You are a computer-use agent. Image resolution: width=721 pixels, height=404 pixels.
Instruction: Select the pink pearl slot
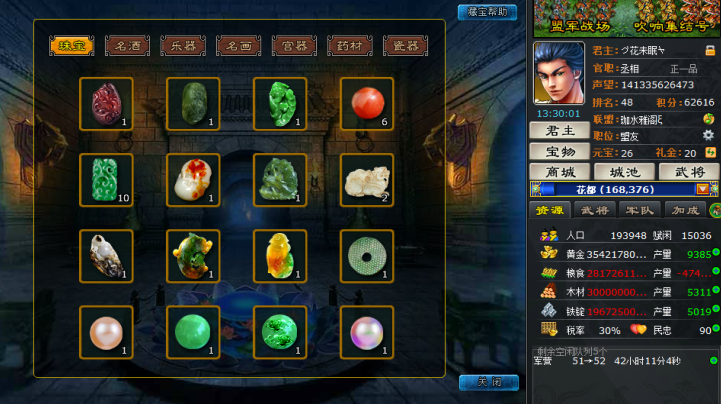pyautogui.click(x=106, y=332)
